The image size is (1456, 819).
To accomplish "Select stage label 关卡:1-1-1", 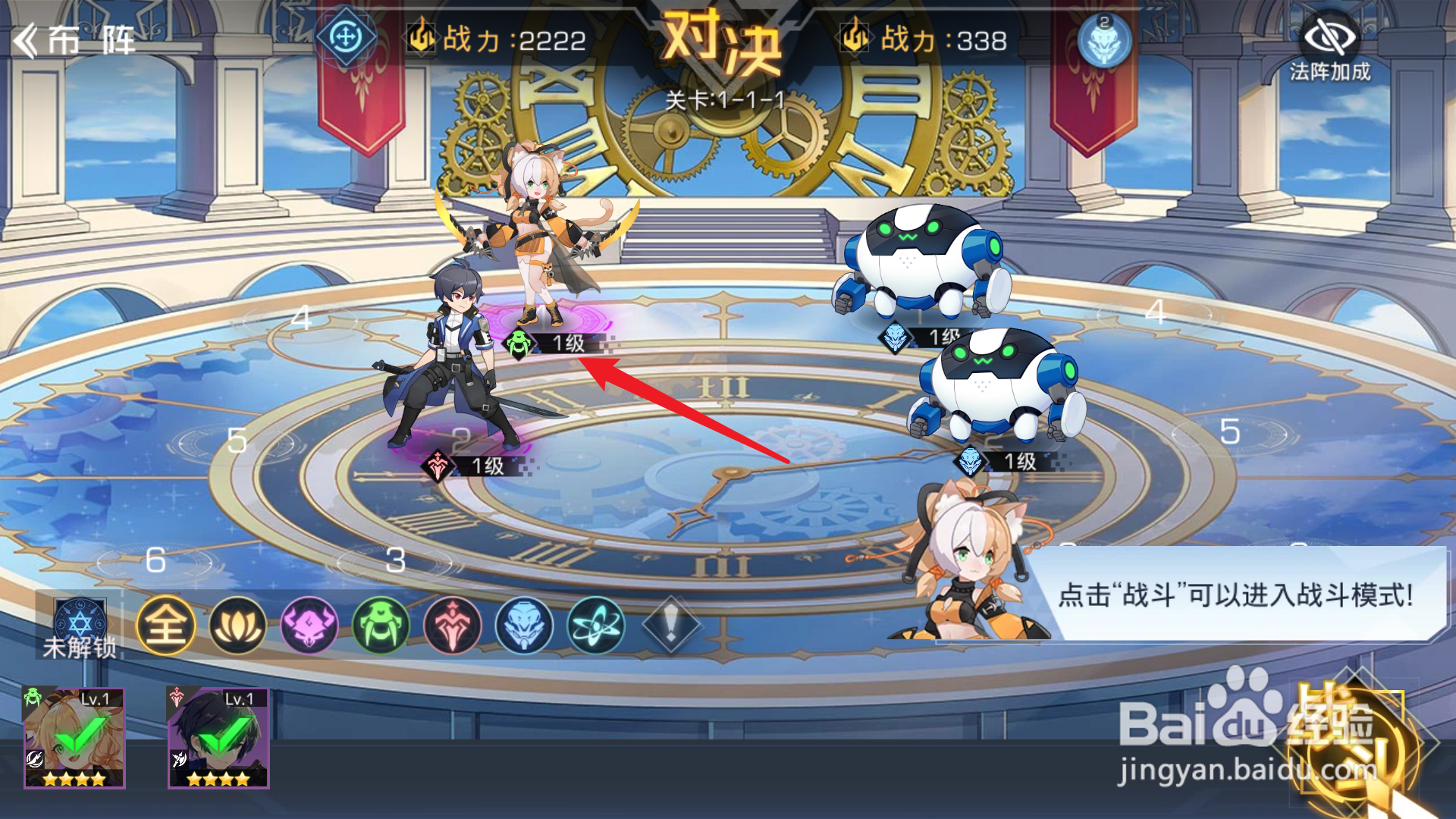I will (x=726, y=99).
